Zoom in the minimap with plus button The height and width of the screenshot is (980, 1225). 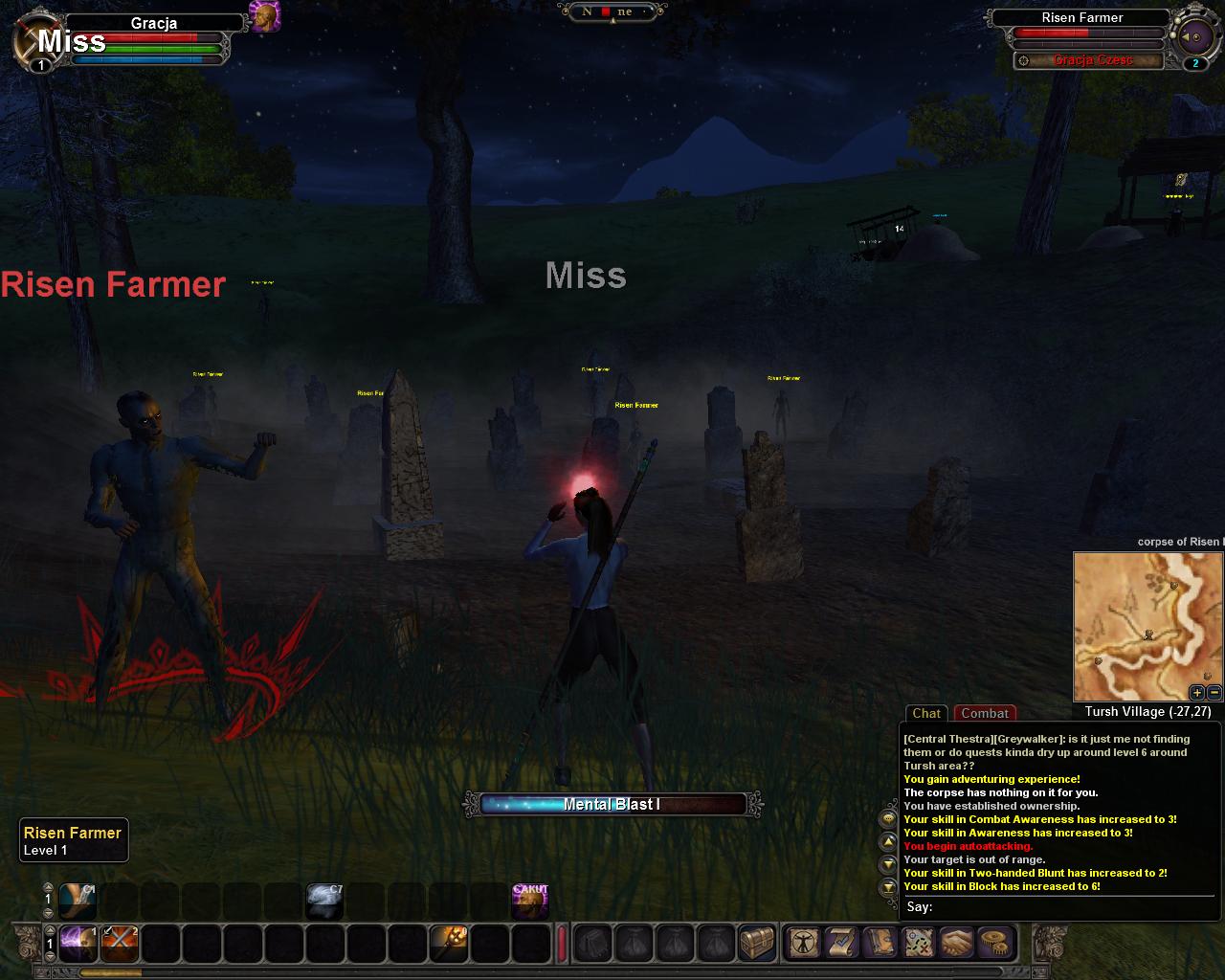tap(1197, 692)
